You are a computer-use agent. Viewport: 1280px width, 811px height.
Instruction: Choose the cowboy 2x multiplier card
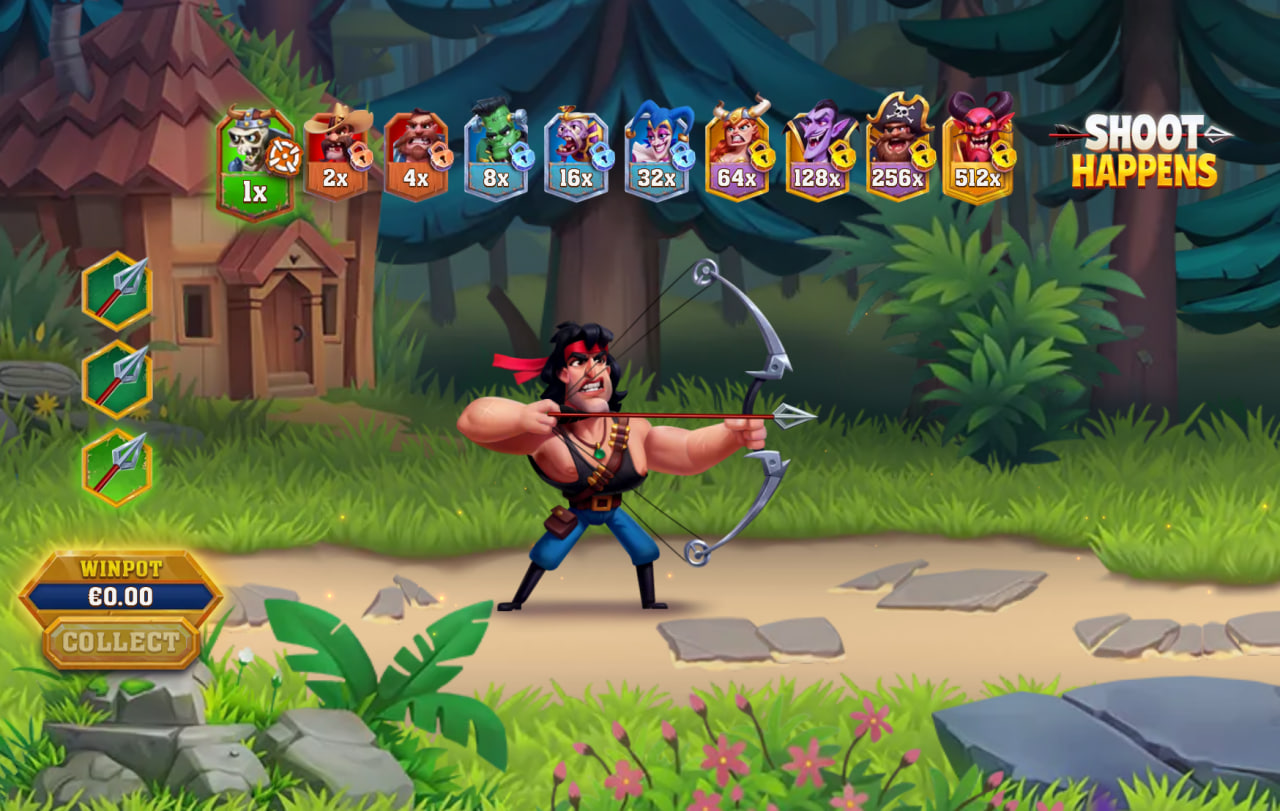pos(337,154)
